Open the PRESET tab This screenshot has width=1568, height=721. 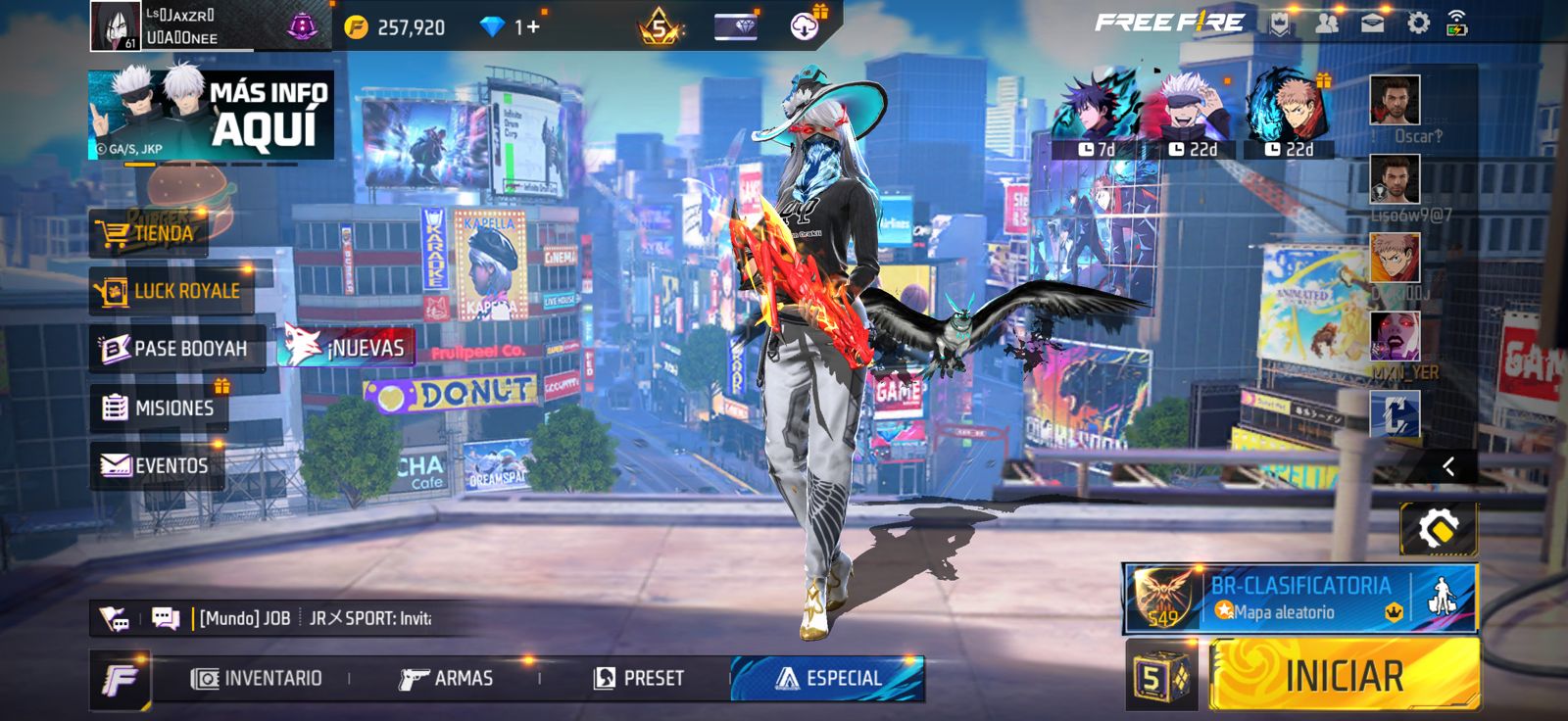click(x=639, y=678)
